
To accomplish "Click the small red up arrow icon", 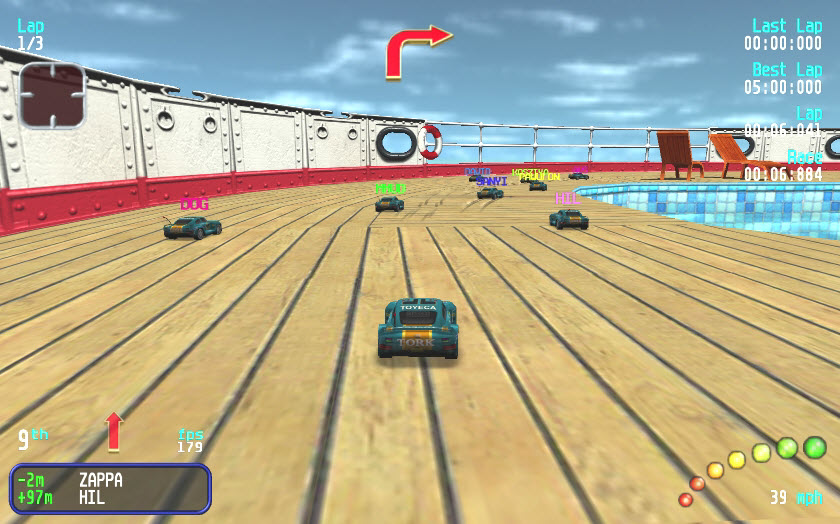I will click(x=114, y=430).
